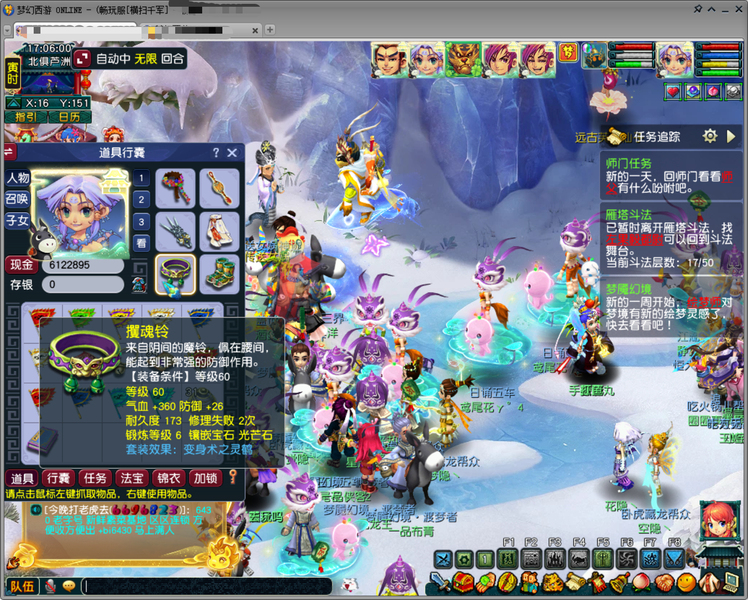748x600 pixels.
Task: Switch to the 子女 children tab
Action: point(18,220)
